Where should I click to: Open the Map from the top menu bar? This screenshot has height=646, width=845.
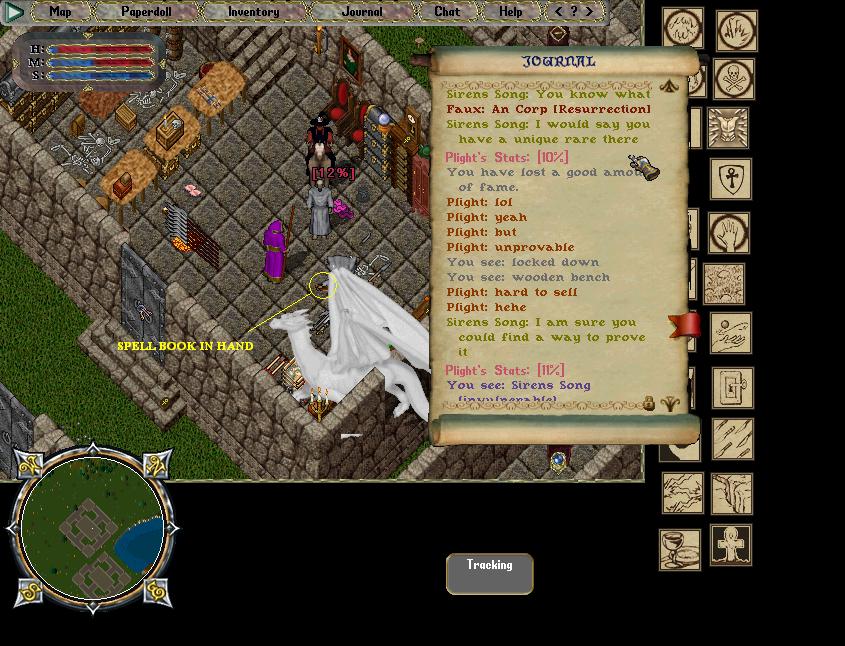[x=60, y=12]
